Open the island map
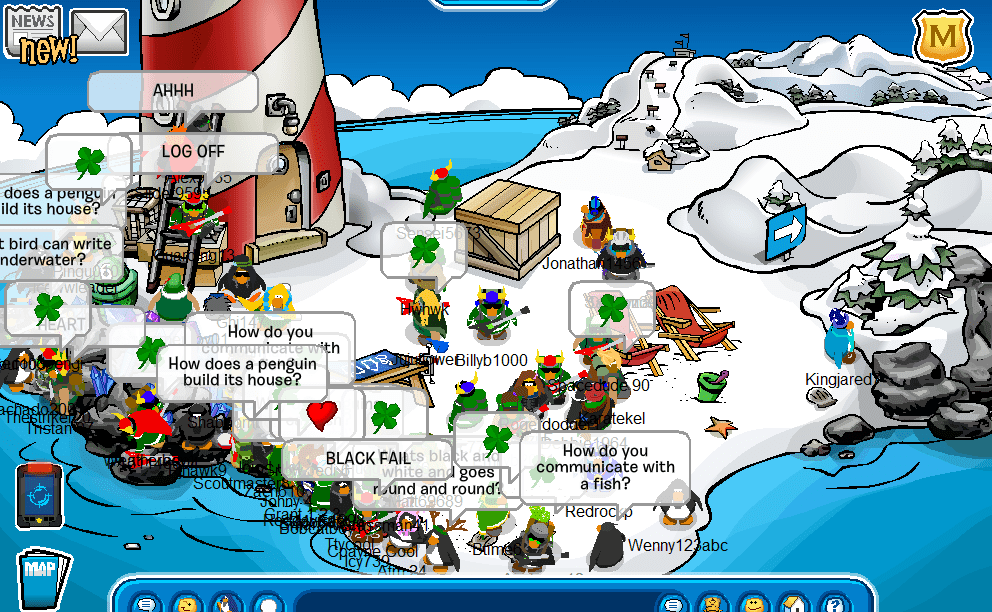Image resolution: width=992 pixels, height=612 pixels. [41, 577]
